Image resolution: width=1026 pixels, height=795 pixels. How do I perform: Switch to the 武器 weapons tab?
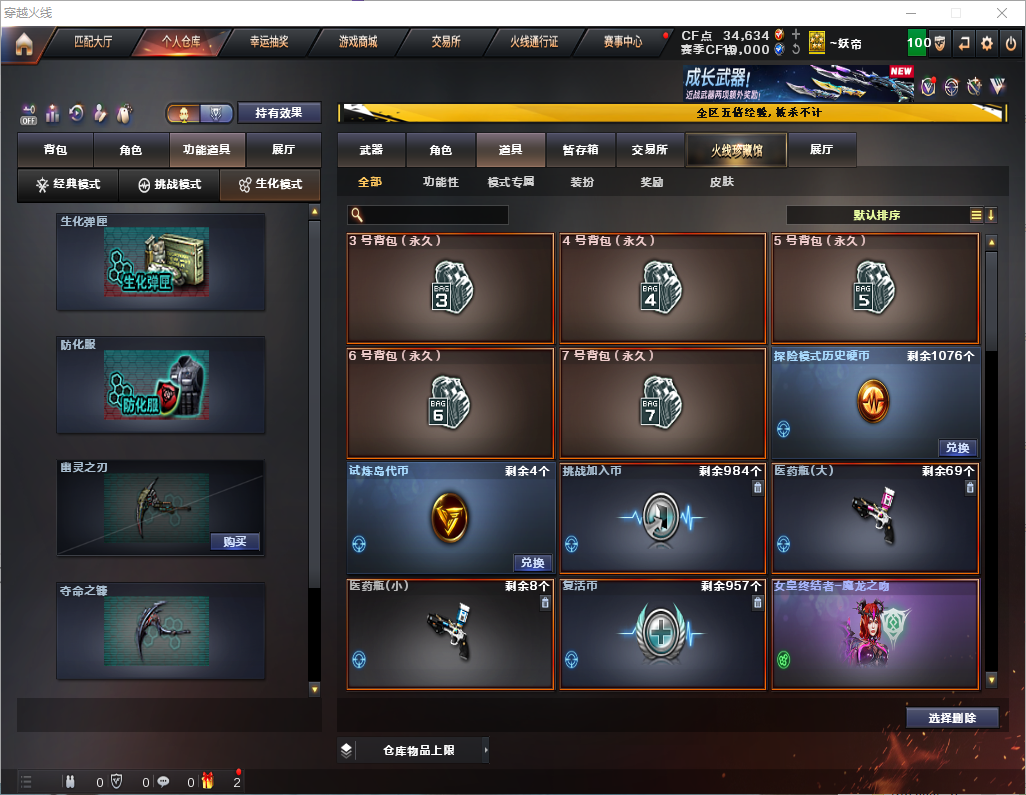(x=371, y=150)
